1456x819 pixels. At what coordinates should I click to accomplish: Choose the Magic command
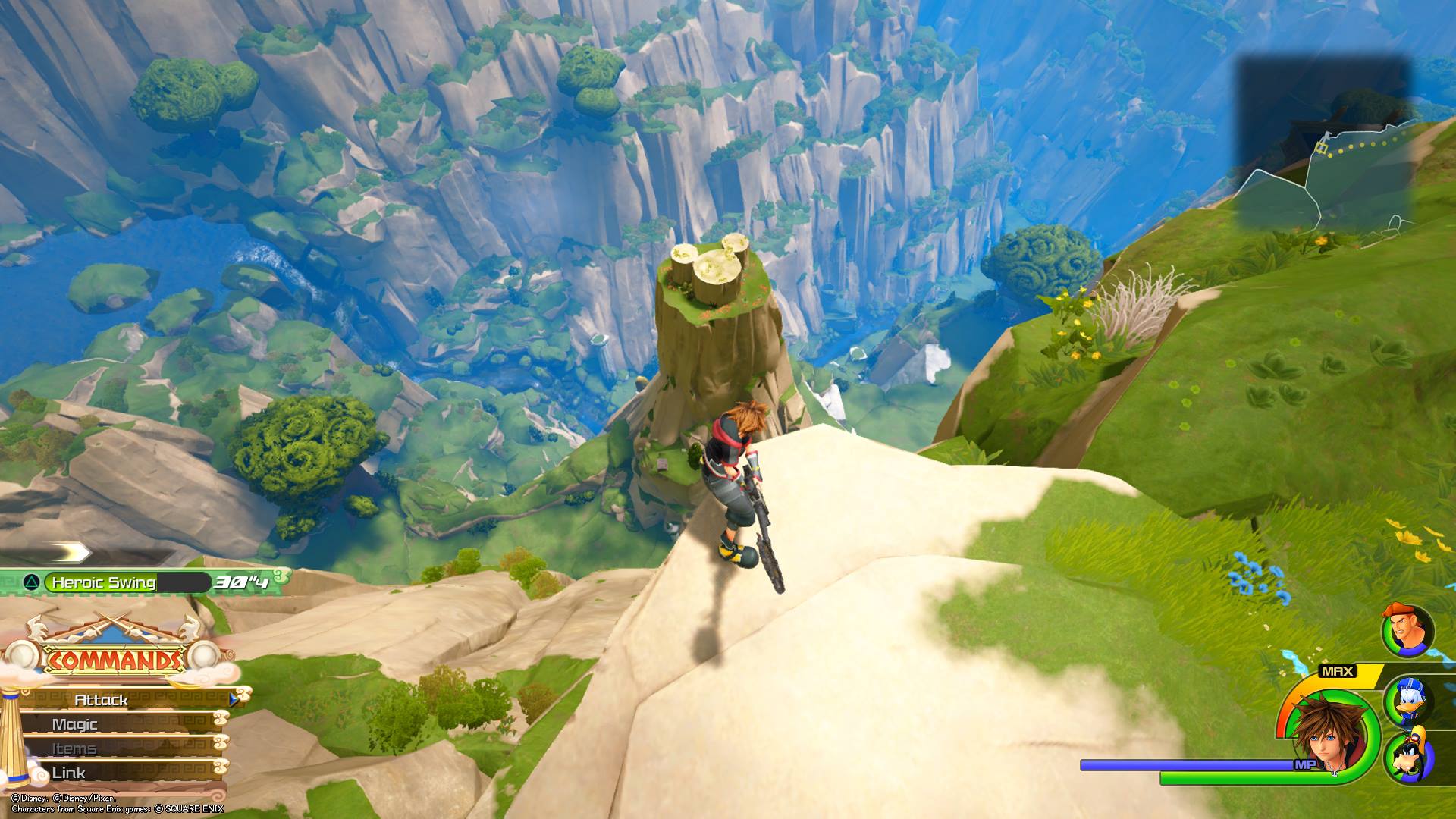tap(75, 724)
